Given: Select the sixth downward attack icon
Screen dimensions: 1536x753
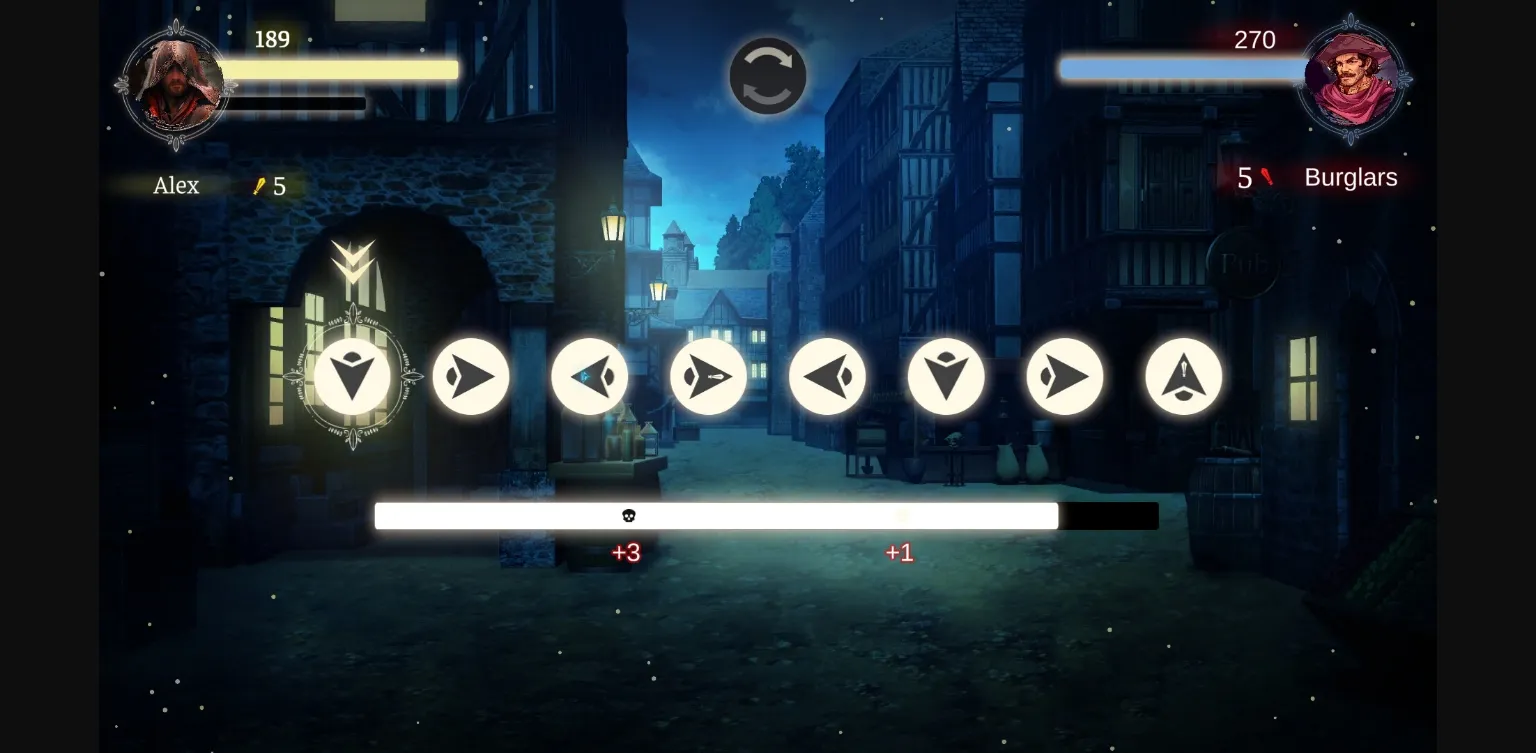Looking at the screenshot, I should click(x=946, y=377).
